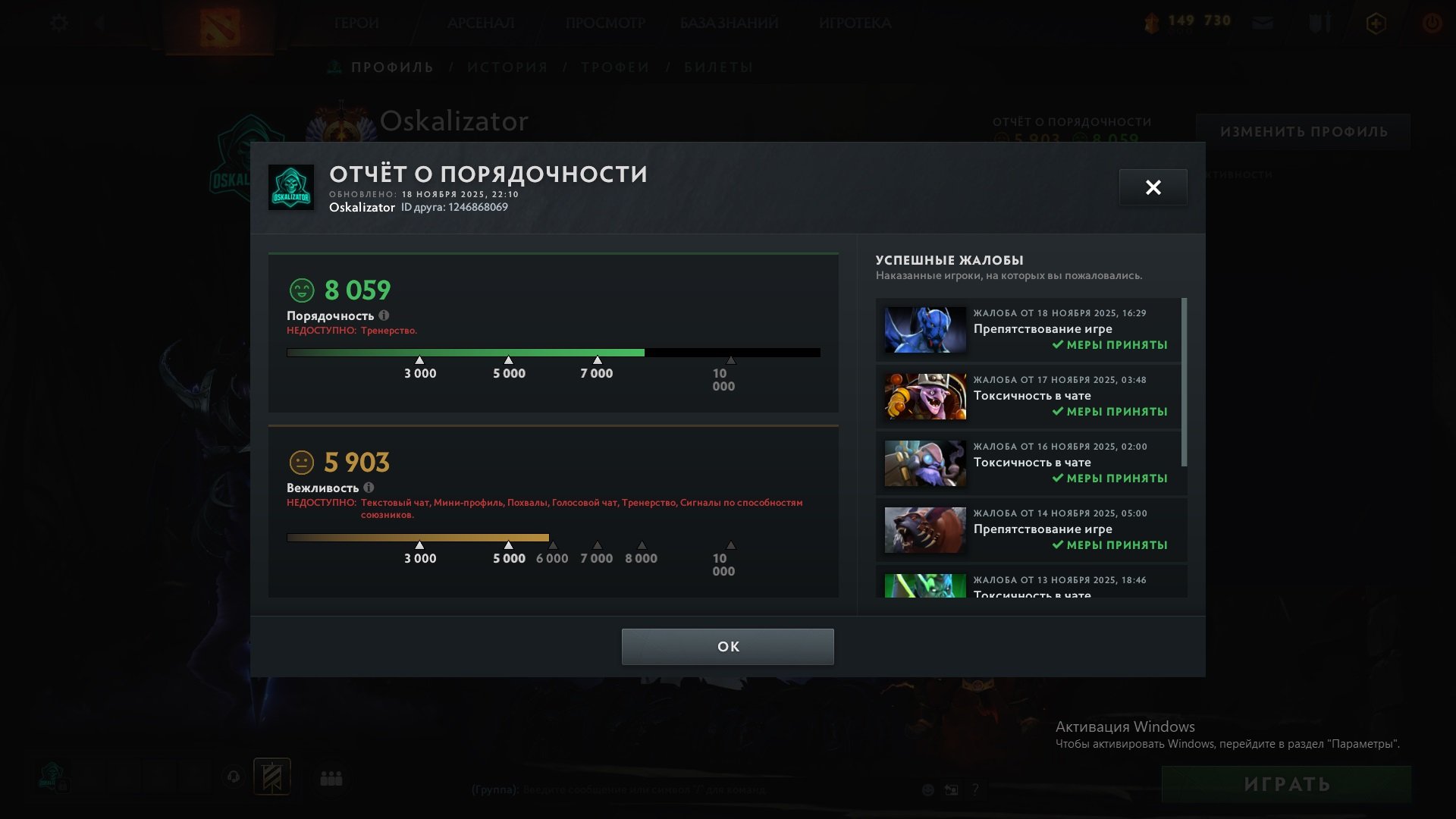Click the red power exit icon
The width and height of the screenshot is (1456, 819).
[x=1432, y=23]
